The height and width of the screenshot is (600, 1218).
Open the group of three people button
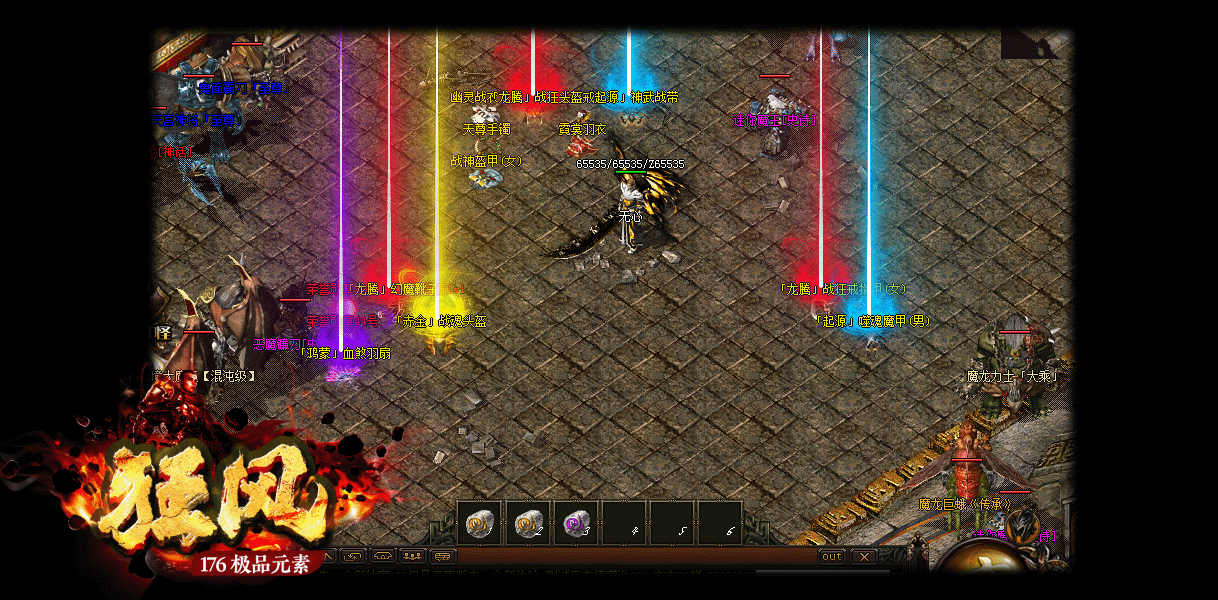click(412, 556)
